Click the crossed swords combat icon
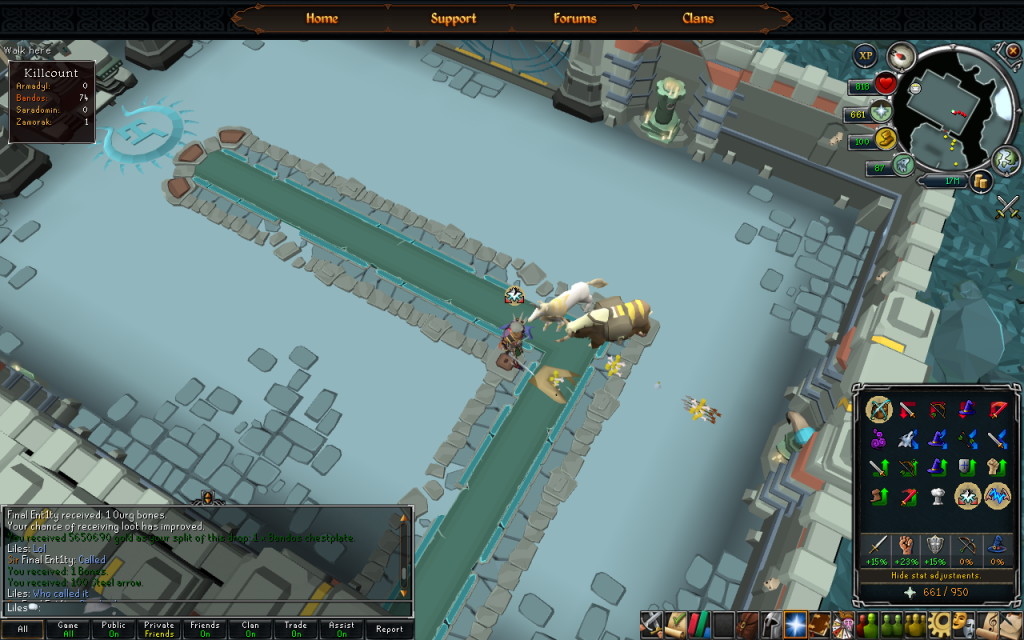 point(1006,208)
